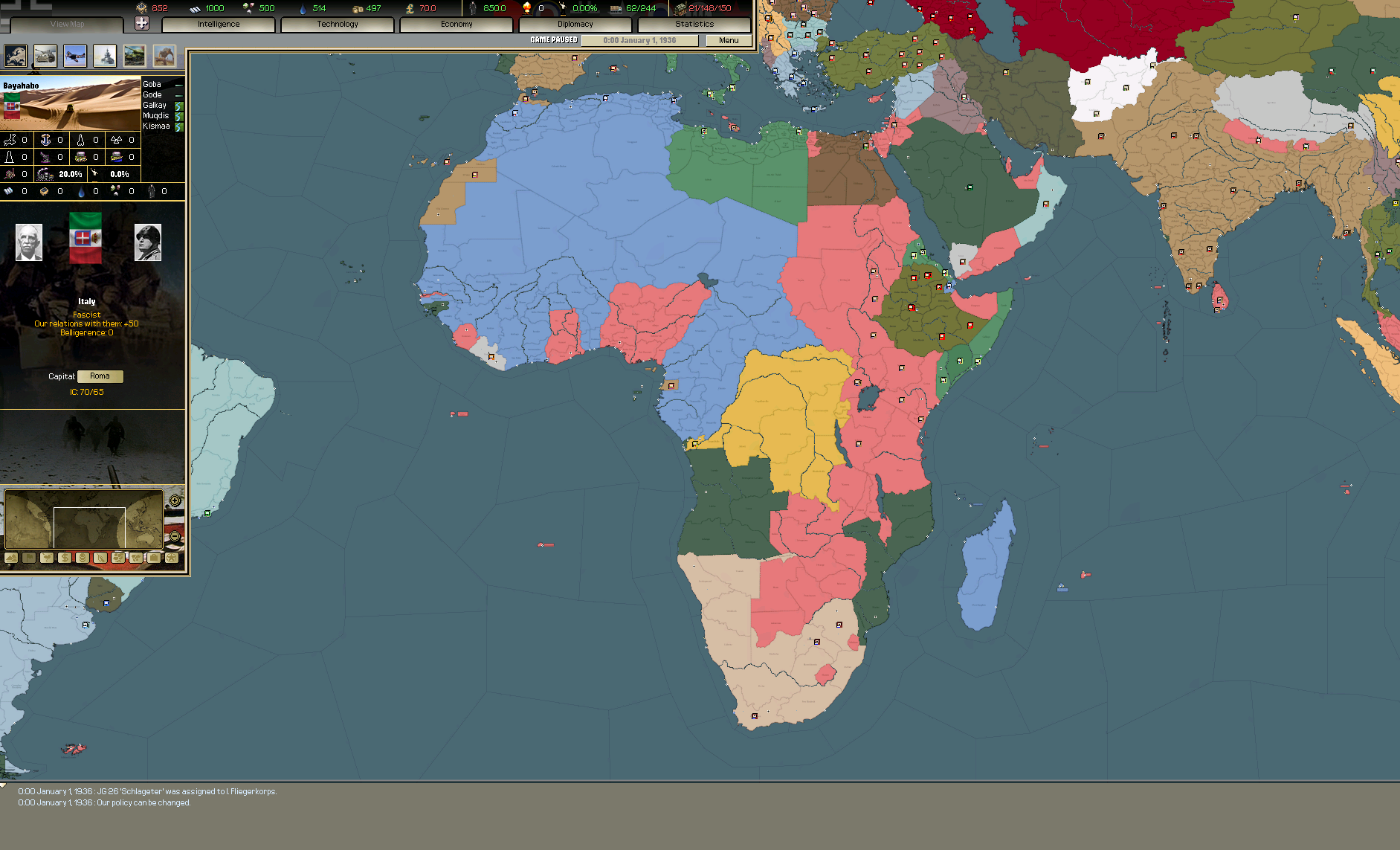Image resolution: width=1400 pixels, height=850 pixels.
Task: Select the aircraft production icon
Action: click(74, 56)
